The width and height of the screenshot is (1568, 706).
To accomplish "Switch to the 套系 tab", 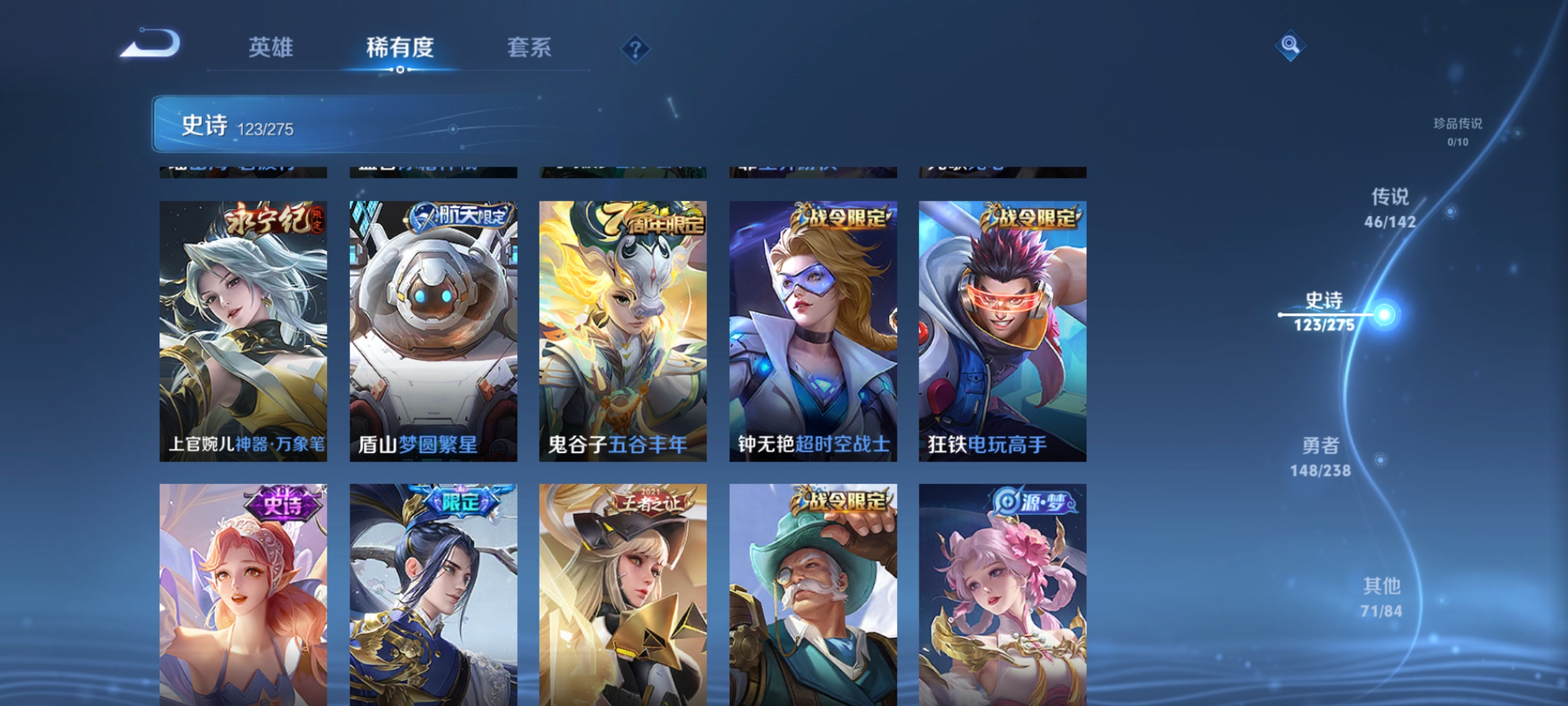I will 530,48.
